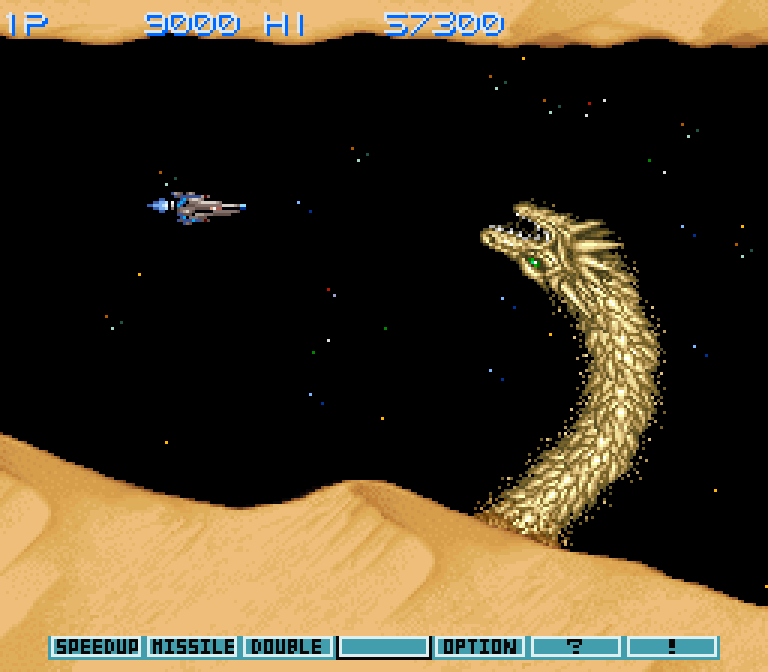Image resolution: width=768 pixels, height=672 pixels.
Task: Activate the exclamation mark power slot
Action: [672, 647]
